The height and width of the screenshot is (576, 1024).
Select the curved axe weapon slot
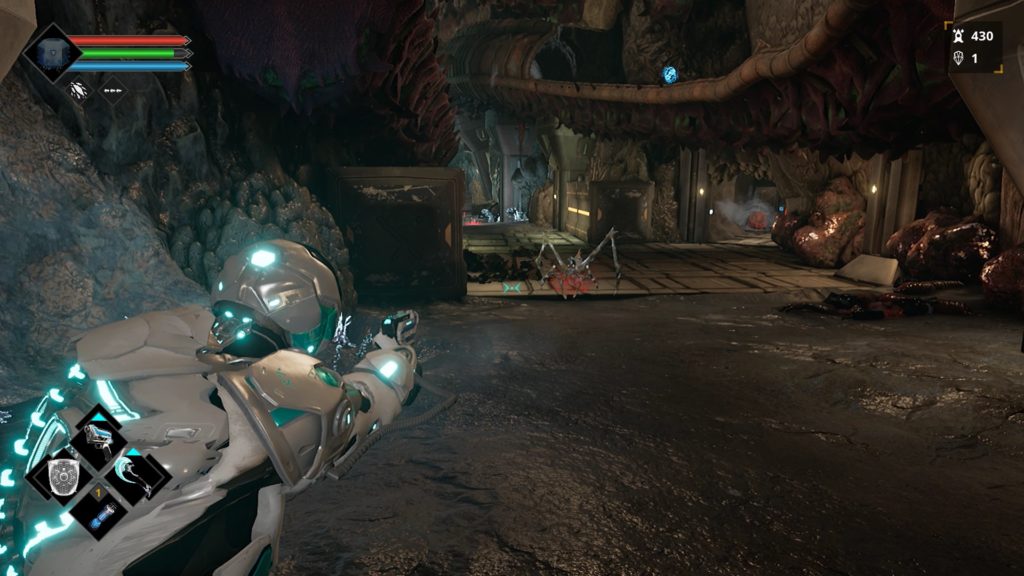[137, 475]
